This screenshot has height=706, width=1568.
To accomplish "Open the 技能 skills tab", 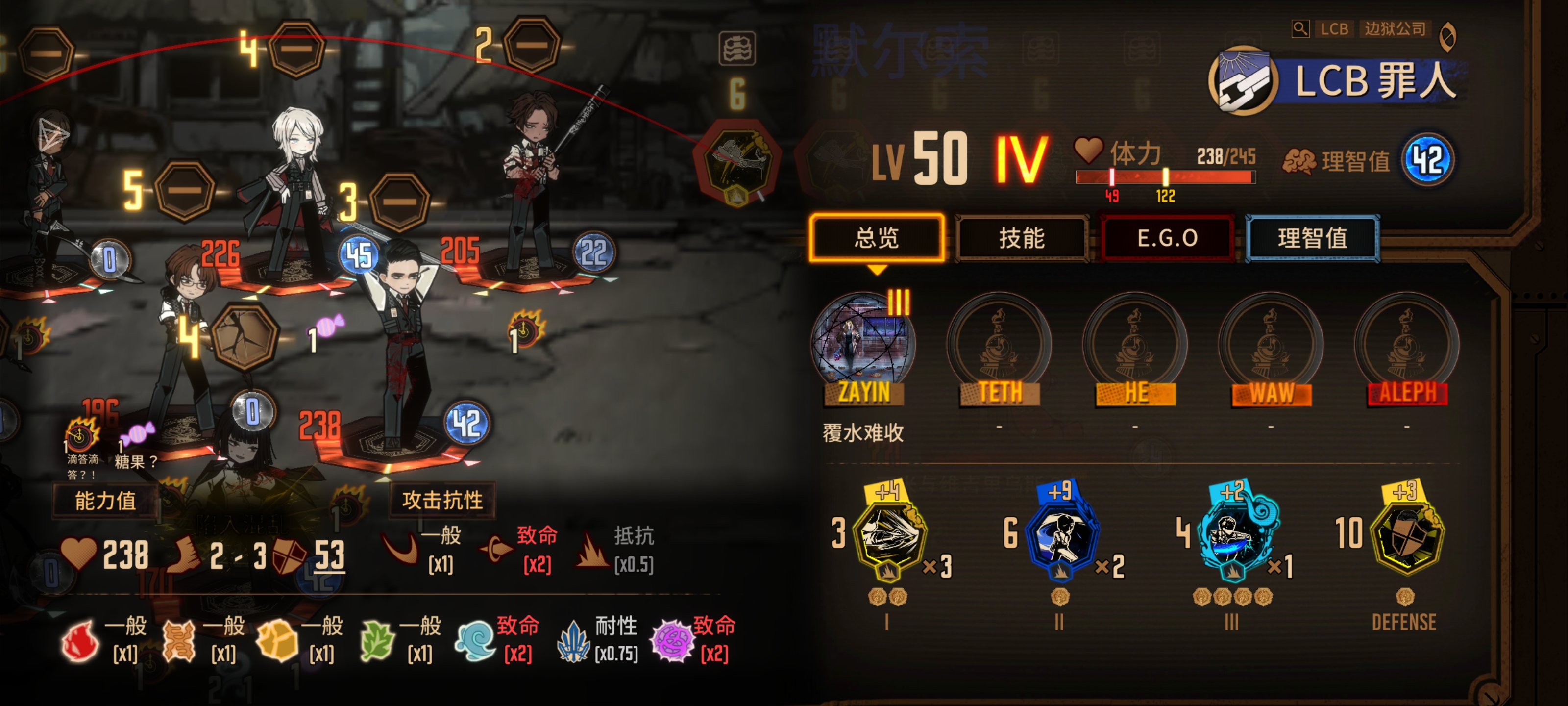I will pos(1021,238).
